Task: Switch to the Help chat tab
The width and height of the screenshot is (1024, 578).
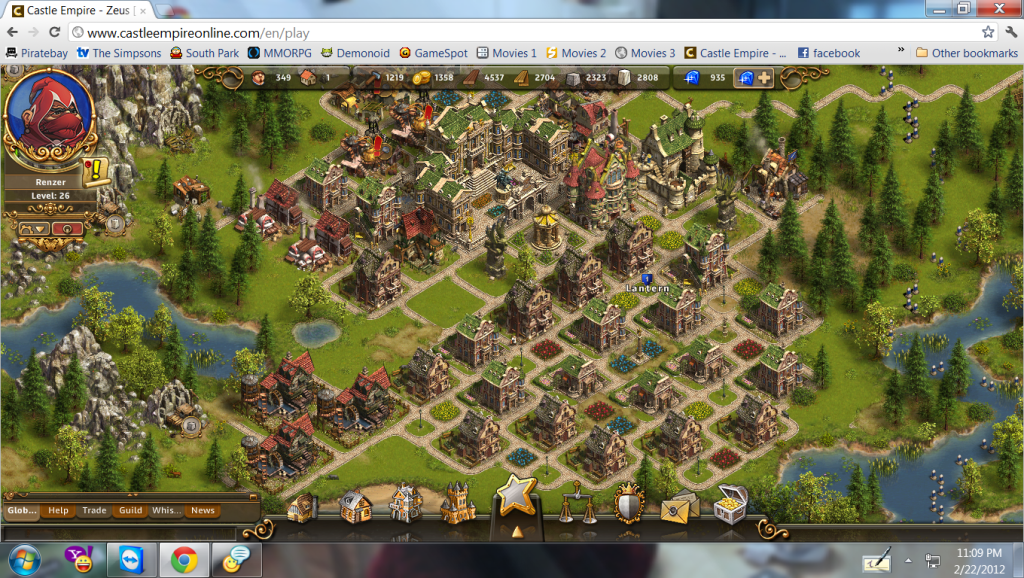Action: (x=59, y=511)
